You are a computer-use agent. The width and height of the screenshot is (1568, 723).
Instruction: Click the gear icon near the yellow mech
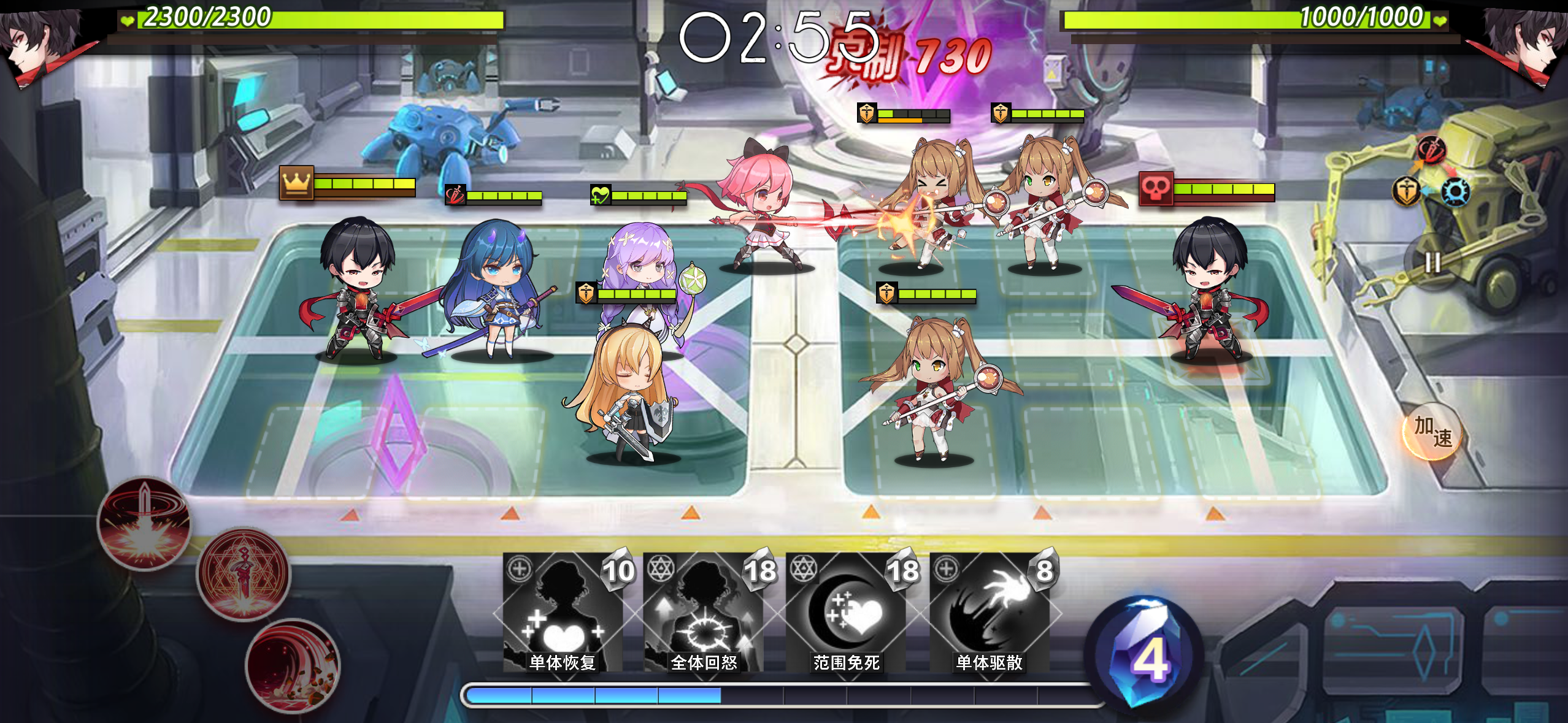click(x=1456, y=191)
